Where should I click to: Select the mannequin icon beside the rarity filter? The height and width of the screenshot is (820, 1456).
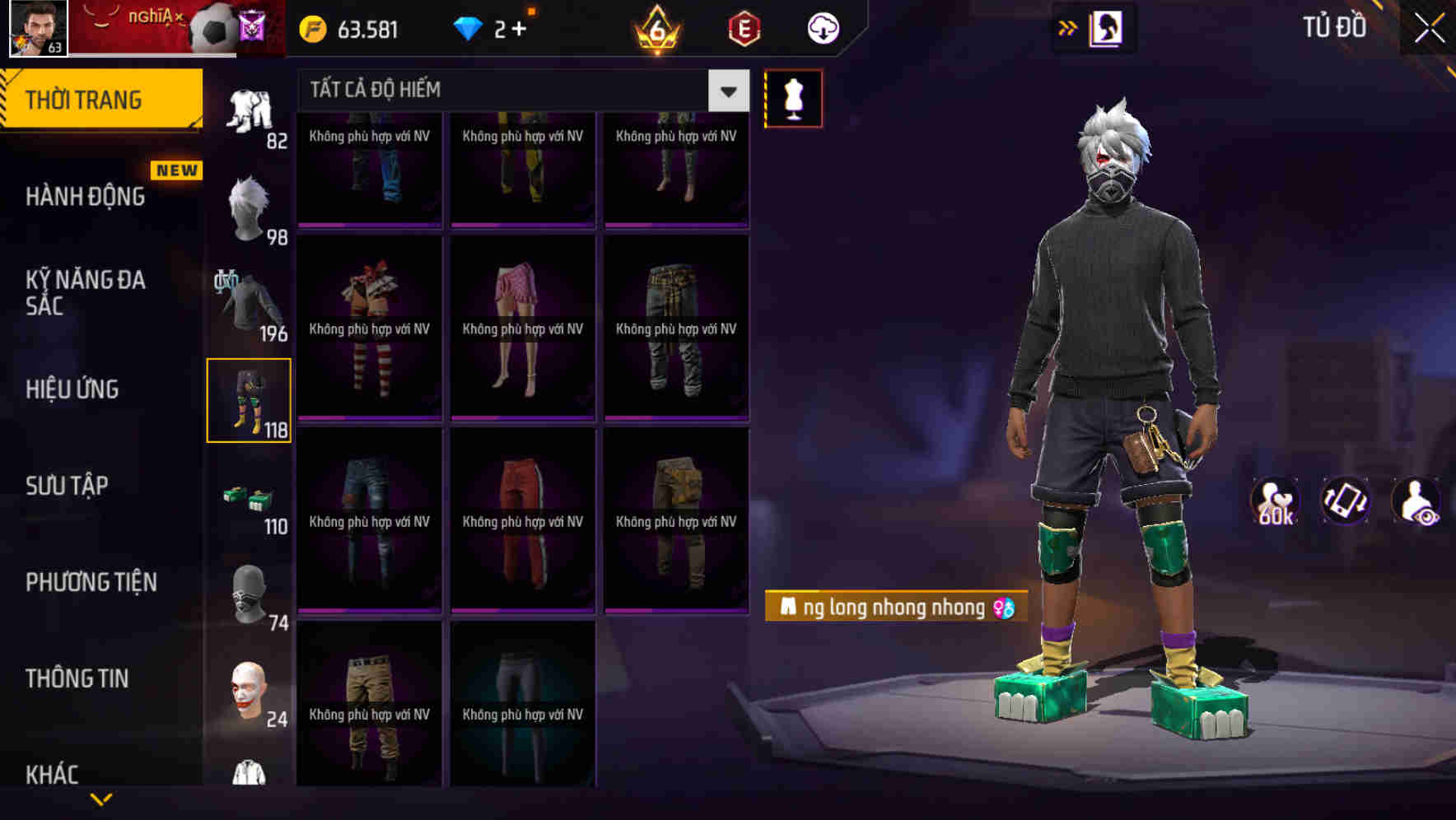793,98
